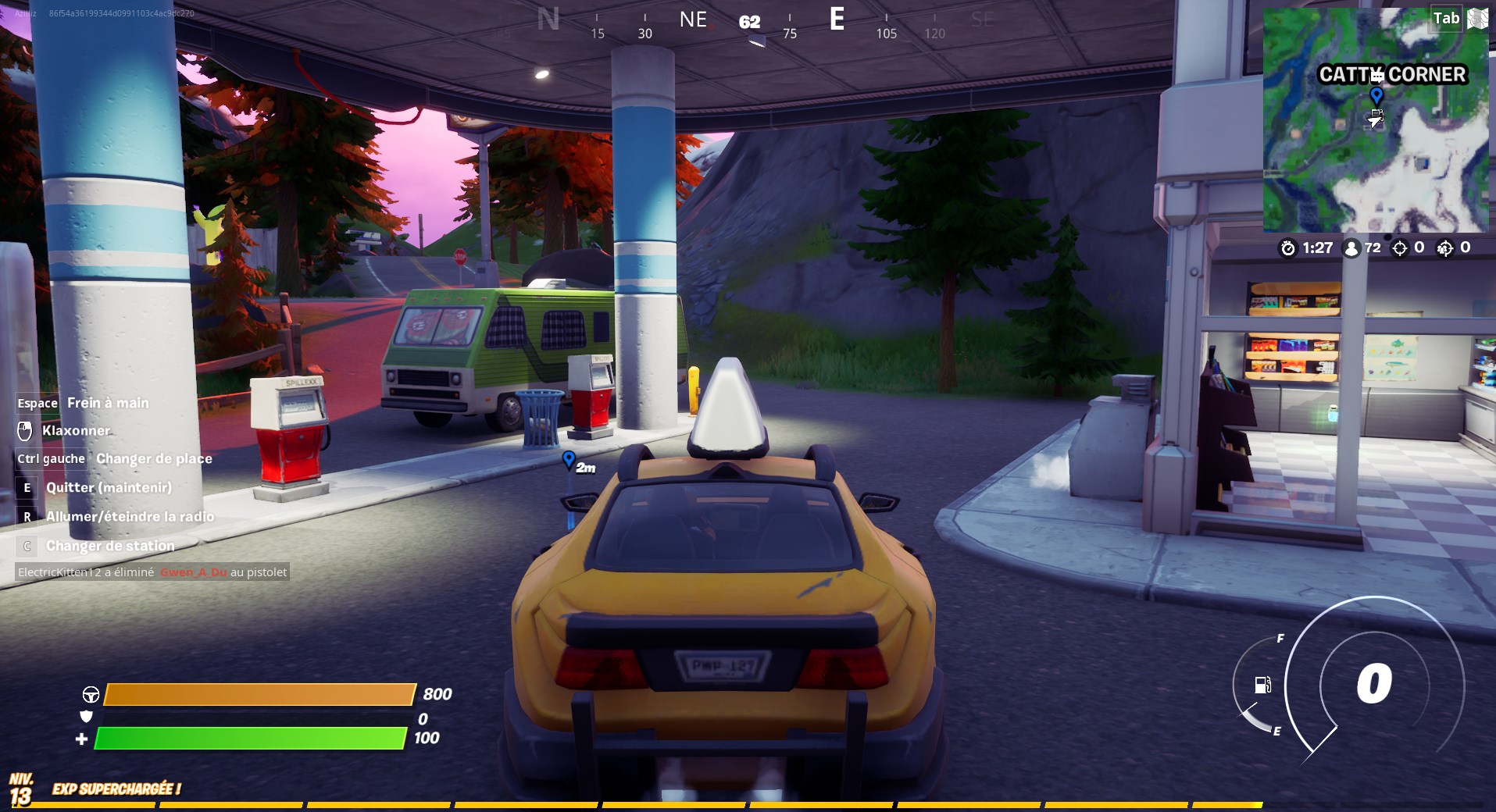Click the health plus icon beside the green bar

(x=83, y=736)
